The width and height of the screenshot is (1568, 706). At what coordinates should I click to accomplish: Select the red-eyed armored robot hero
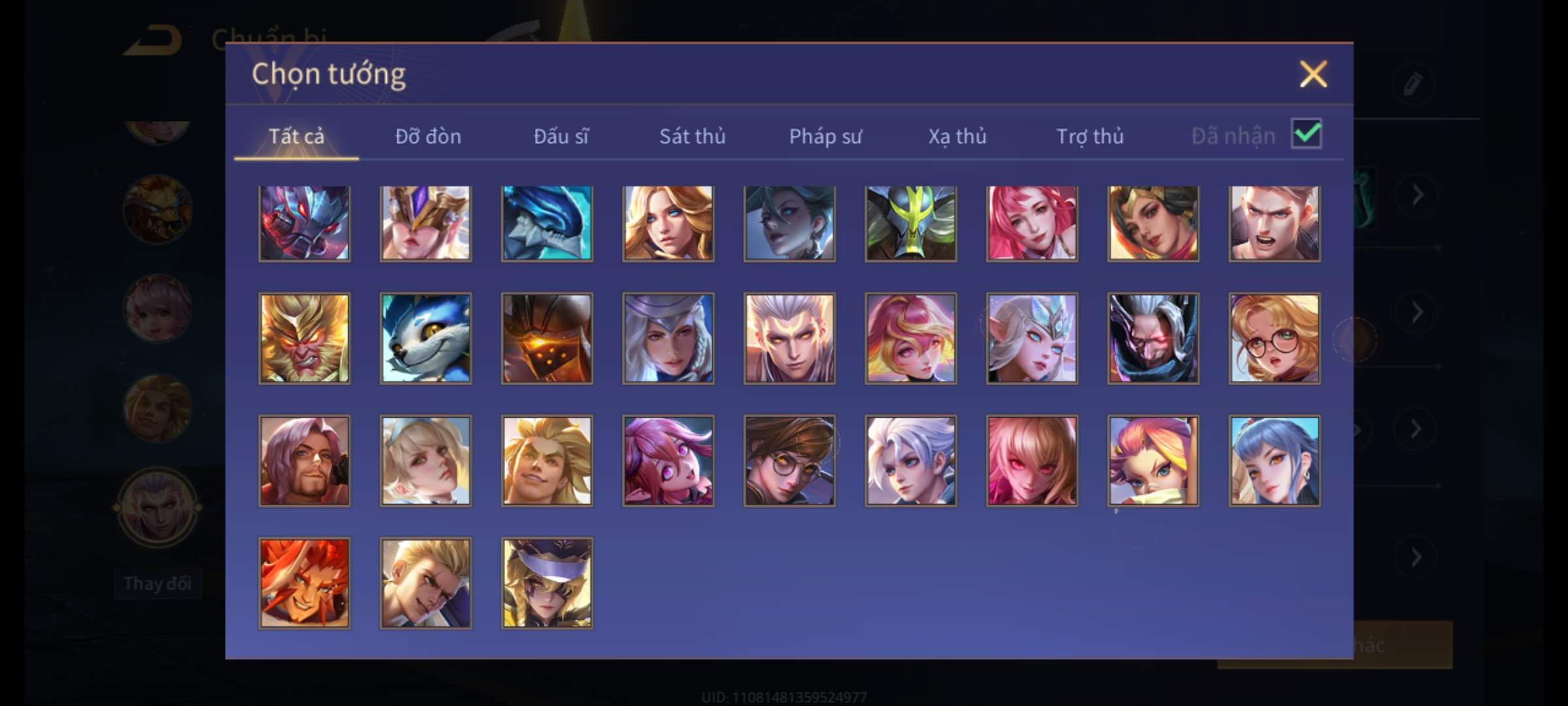click(x=304, y=223)
